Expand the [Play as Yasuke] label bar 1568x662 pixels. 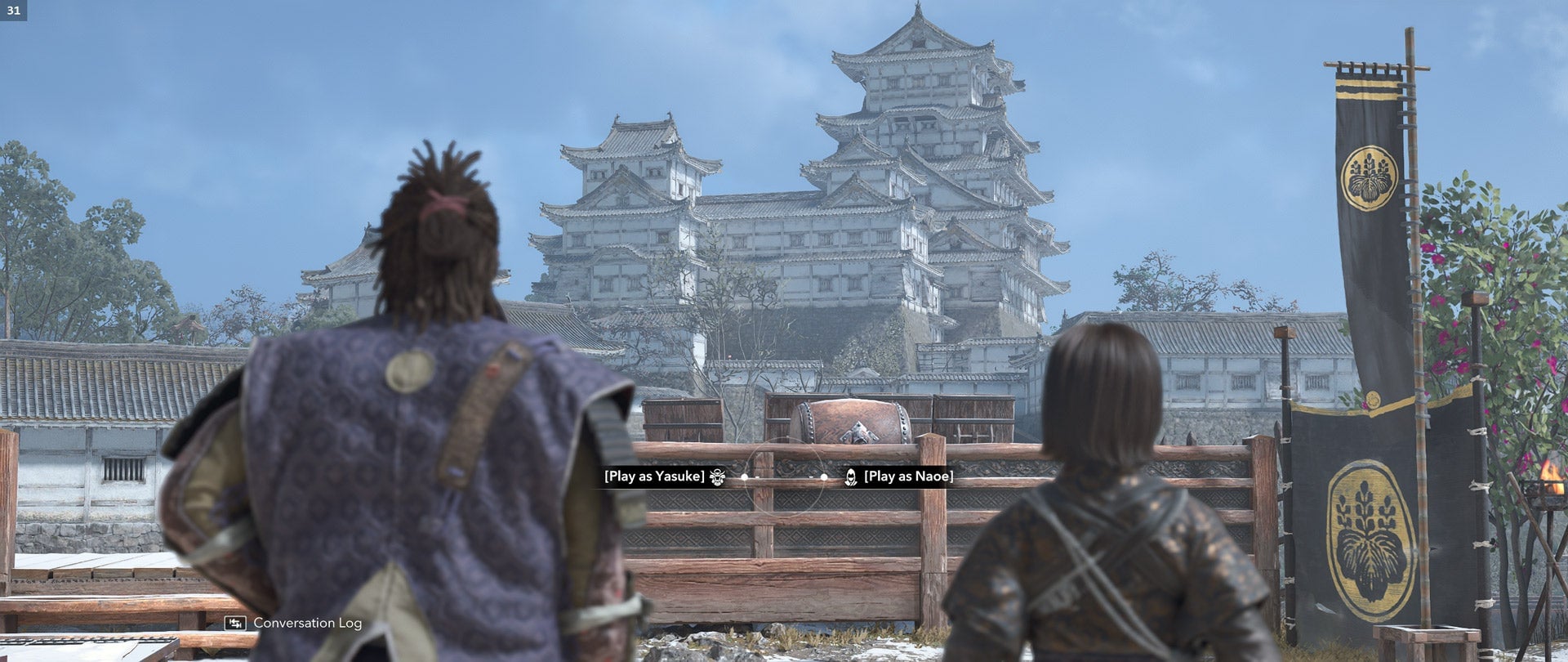[653, 476]
